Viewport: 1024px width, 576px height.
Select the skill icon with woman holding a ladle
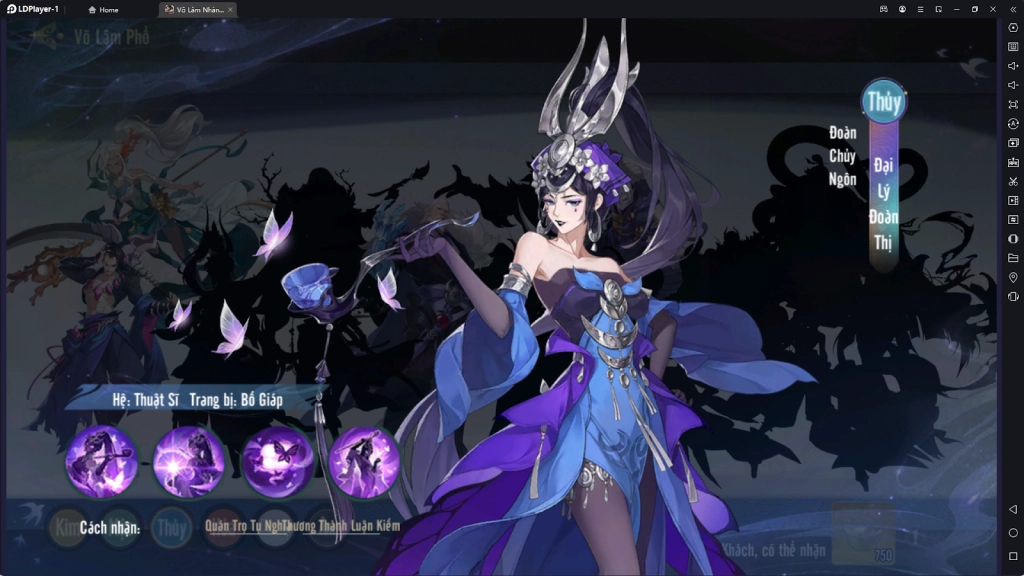[x=101, y=461]
